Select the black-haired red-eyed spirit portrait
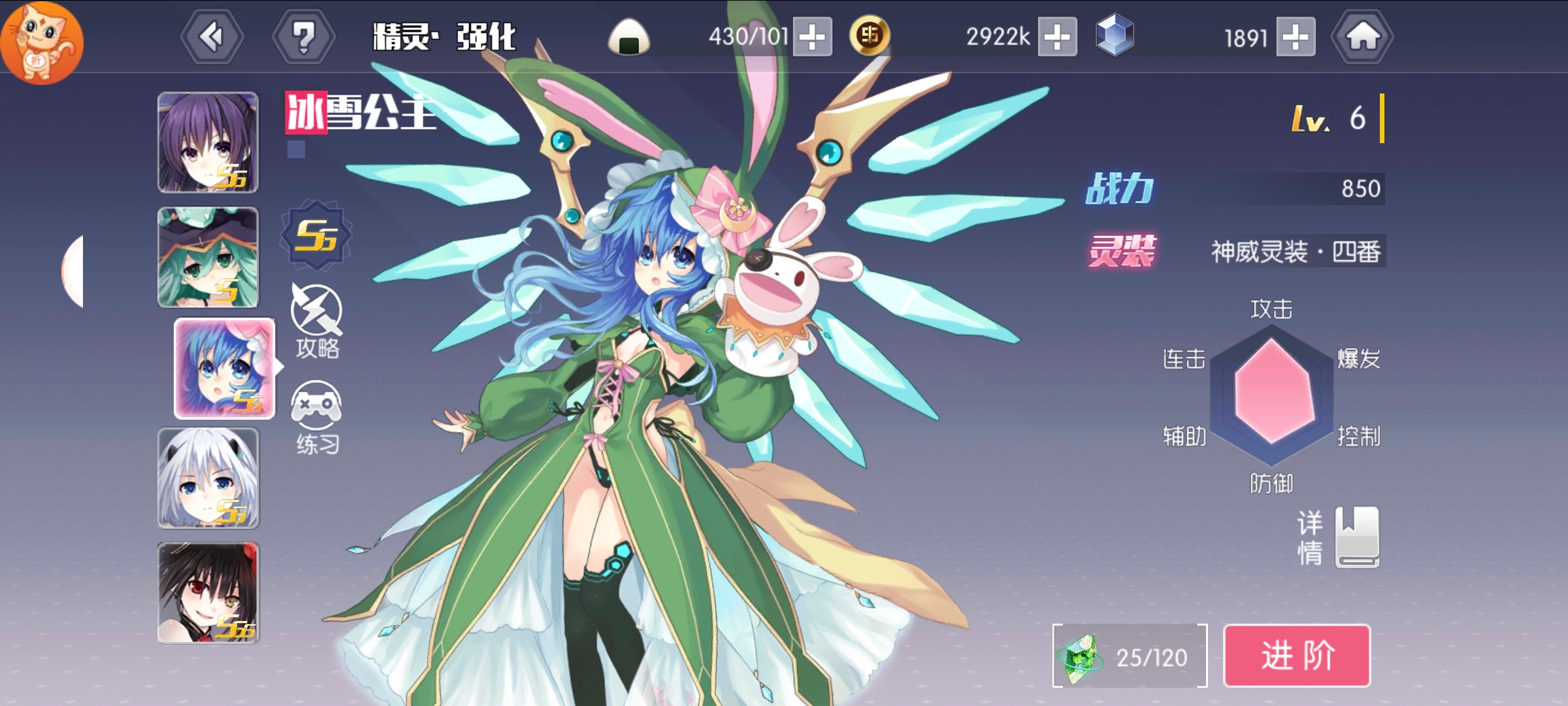Screen dimensions: 1568x706 tap(208, 592)
